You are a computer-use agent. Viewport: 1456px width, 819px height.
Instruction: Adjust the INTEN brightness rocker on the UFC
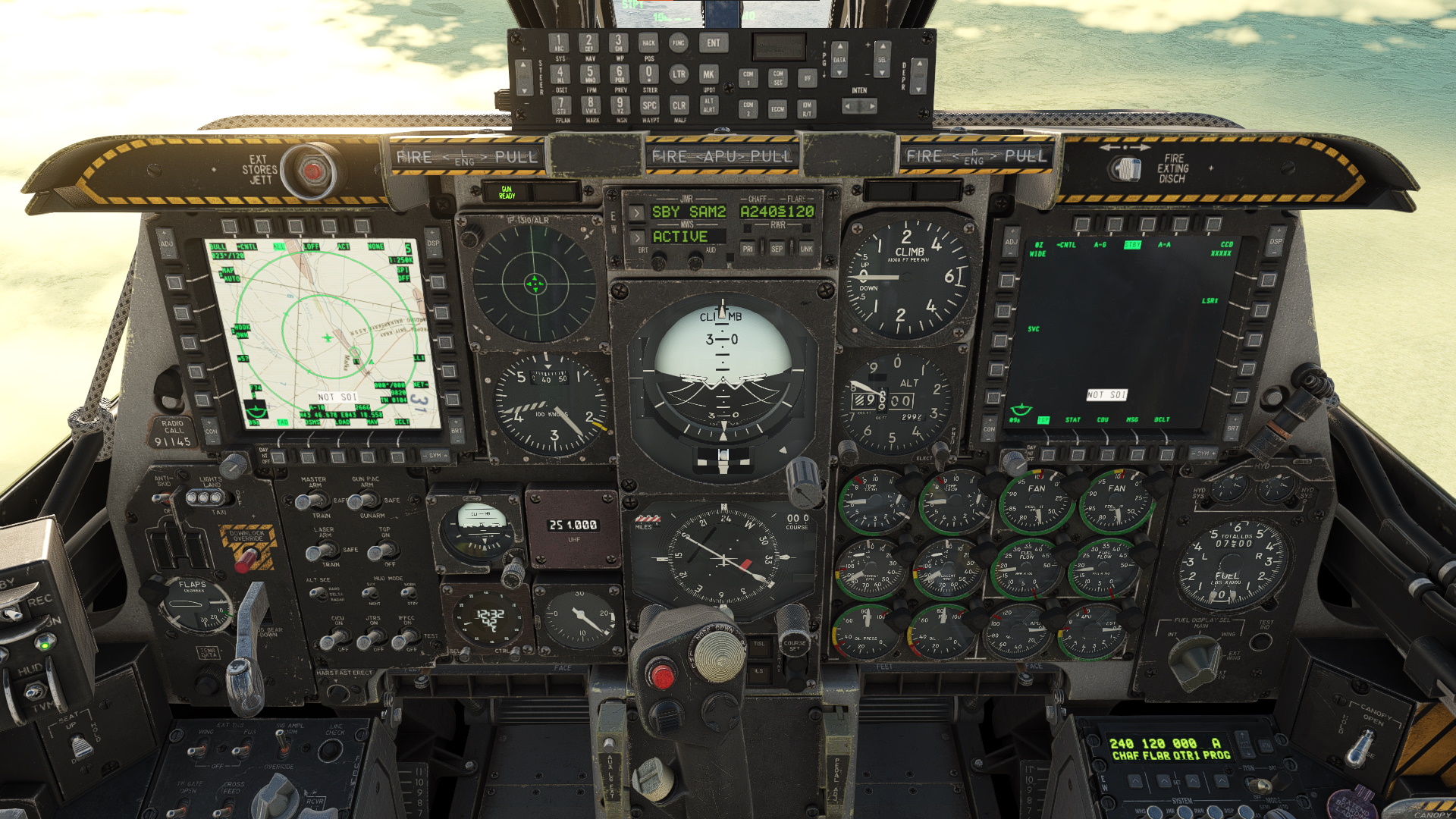[859, 105]
